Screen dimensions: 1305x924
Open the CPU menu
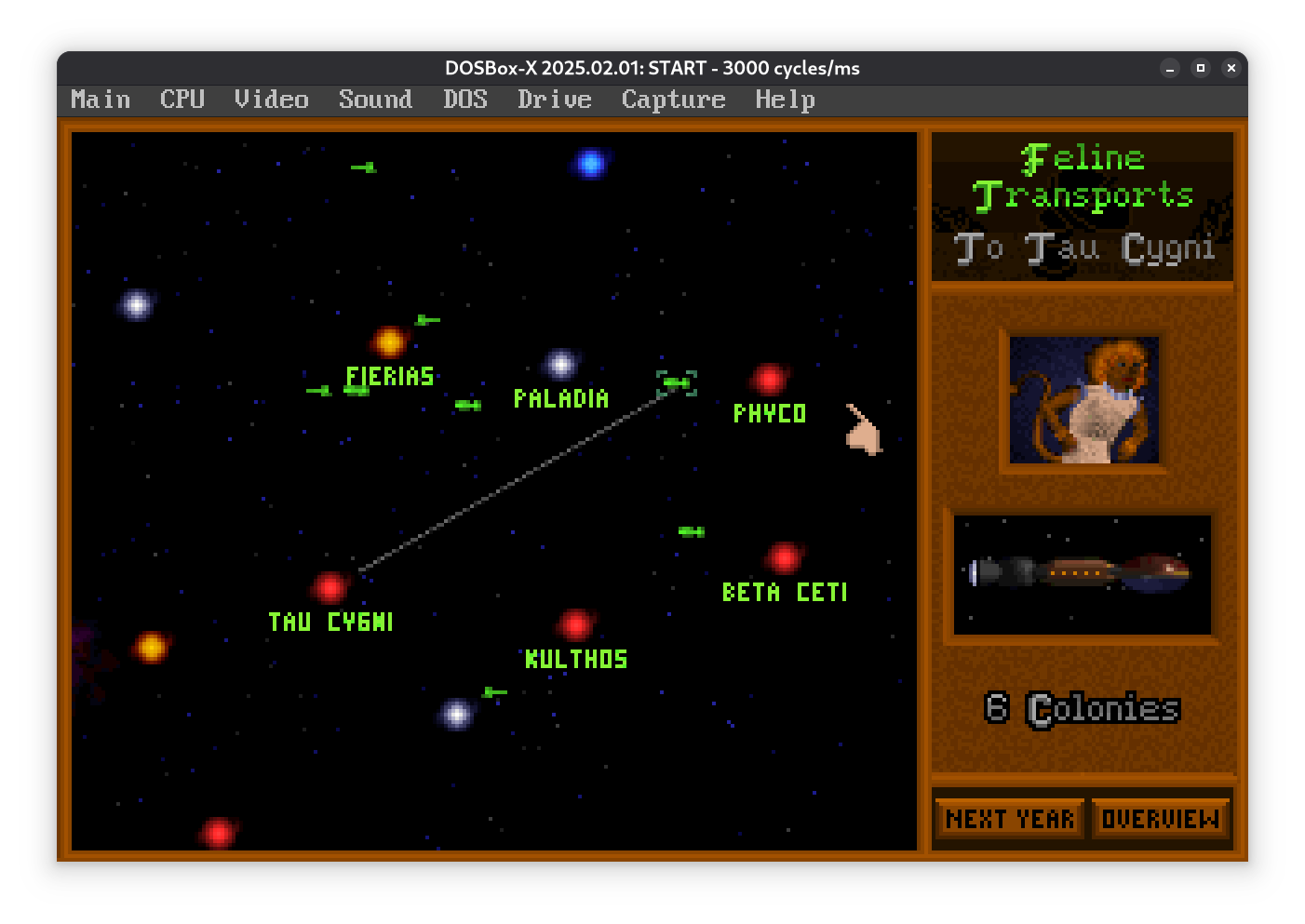182,100
